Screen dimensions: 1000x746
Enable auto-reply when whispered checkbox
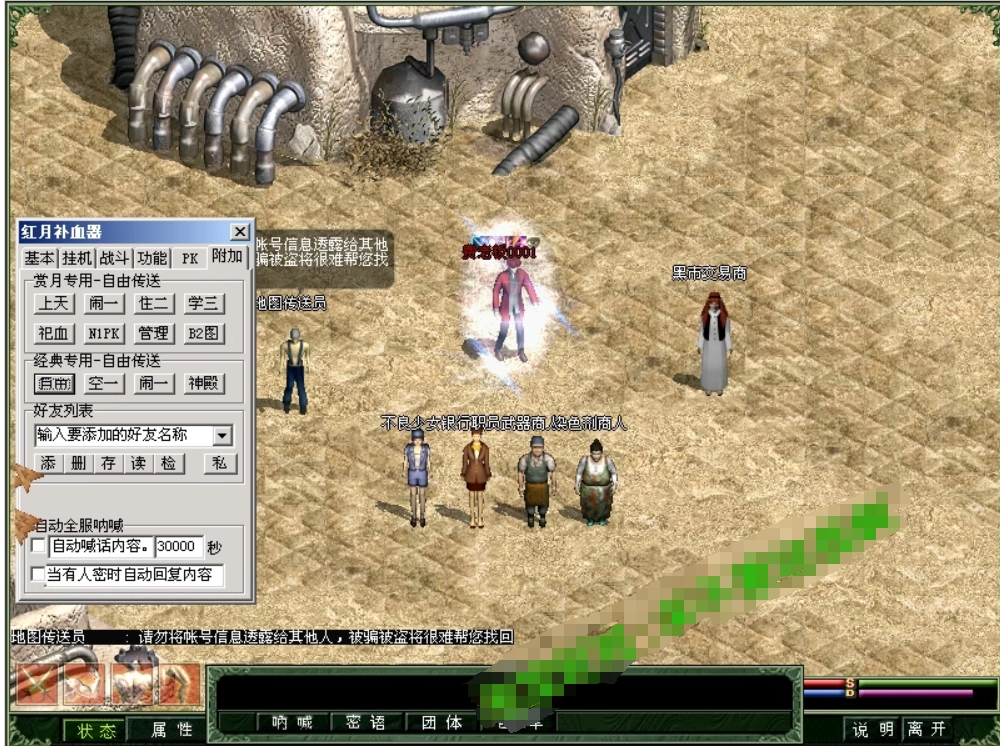coord(39,575)
